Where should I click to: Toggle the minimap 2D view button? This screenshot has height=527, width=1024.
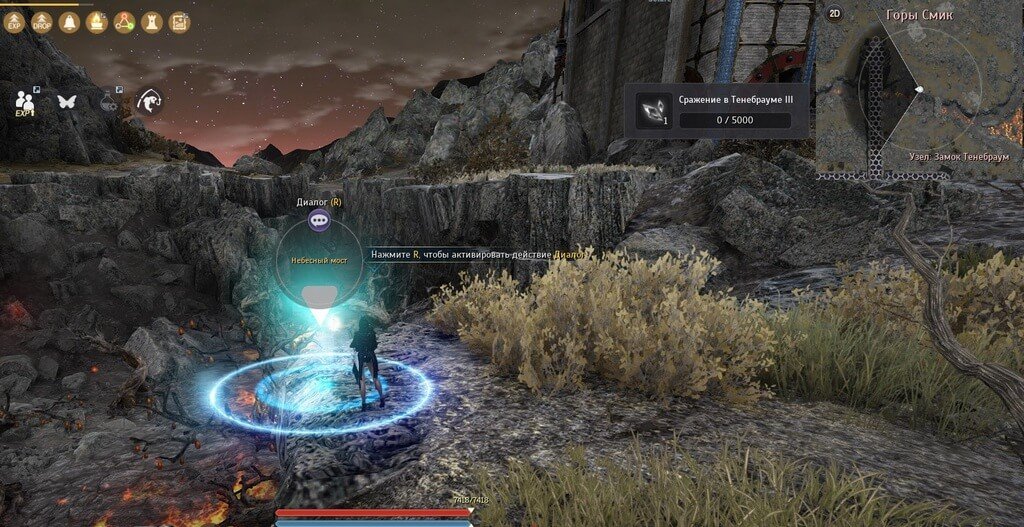(x=835, y=14)
